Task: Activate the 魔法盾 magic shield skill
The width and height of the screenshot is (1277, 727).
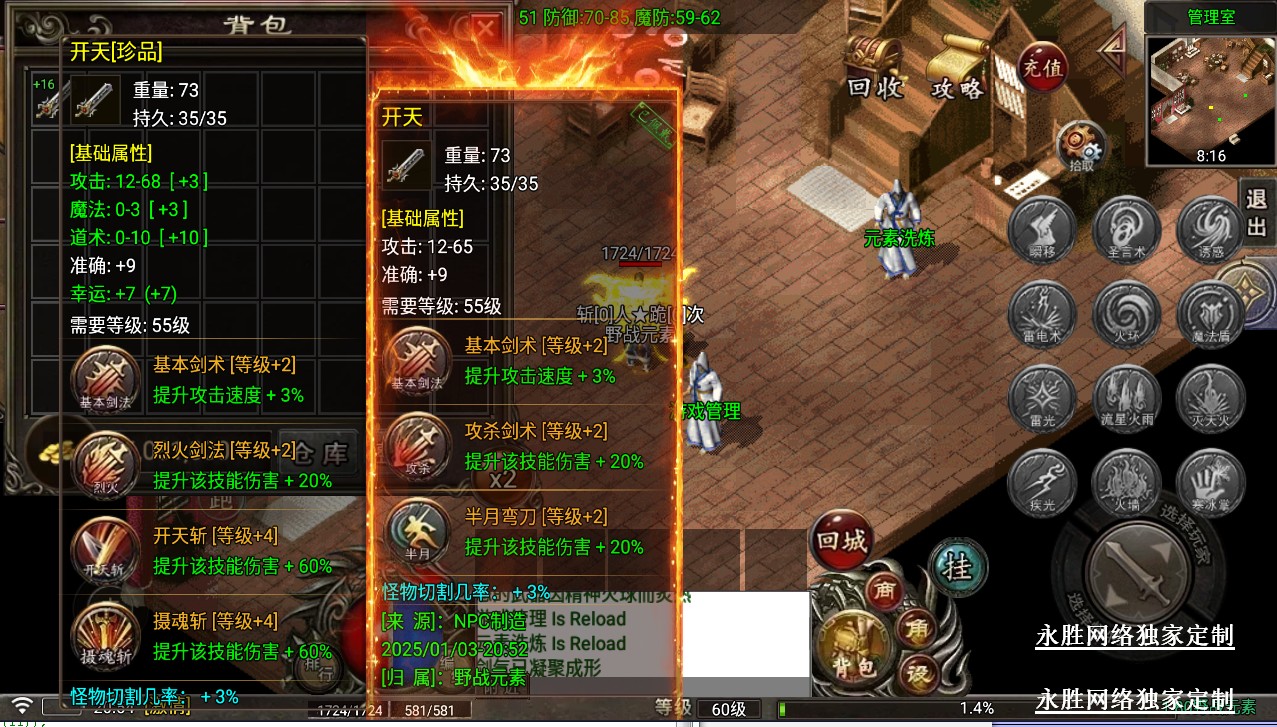Action: click(1211, 314)
